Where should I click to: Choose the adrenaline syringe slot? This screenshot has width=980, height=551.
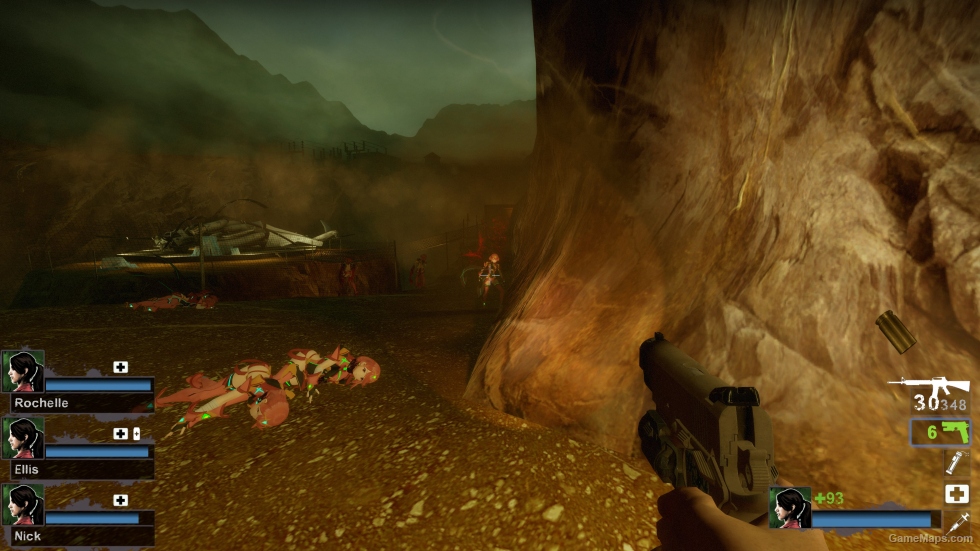coord(956,522)
